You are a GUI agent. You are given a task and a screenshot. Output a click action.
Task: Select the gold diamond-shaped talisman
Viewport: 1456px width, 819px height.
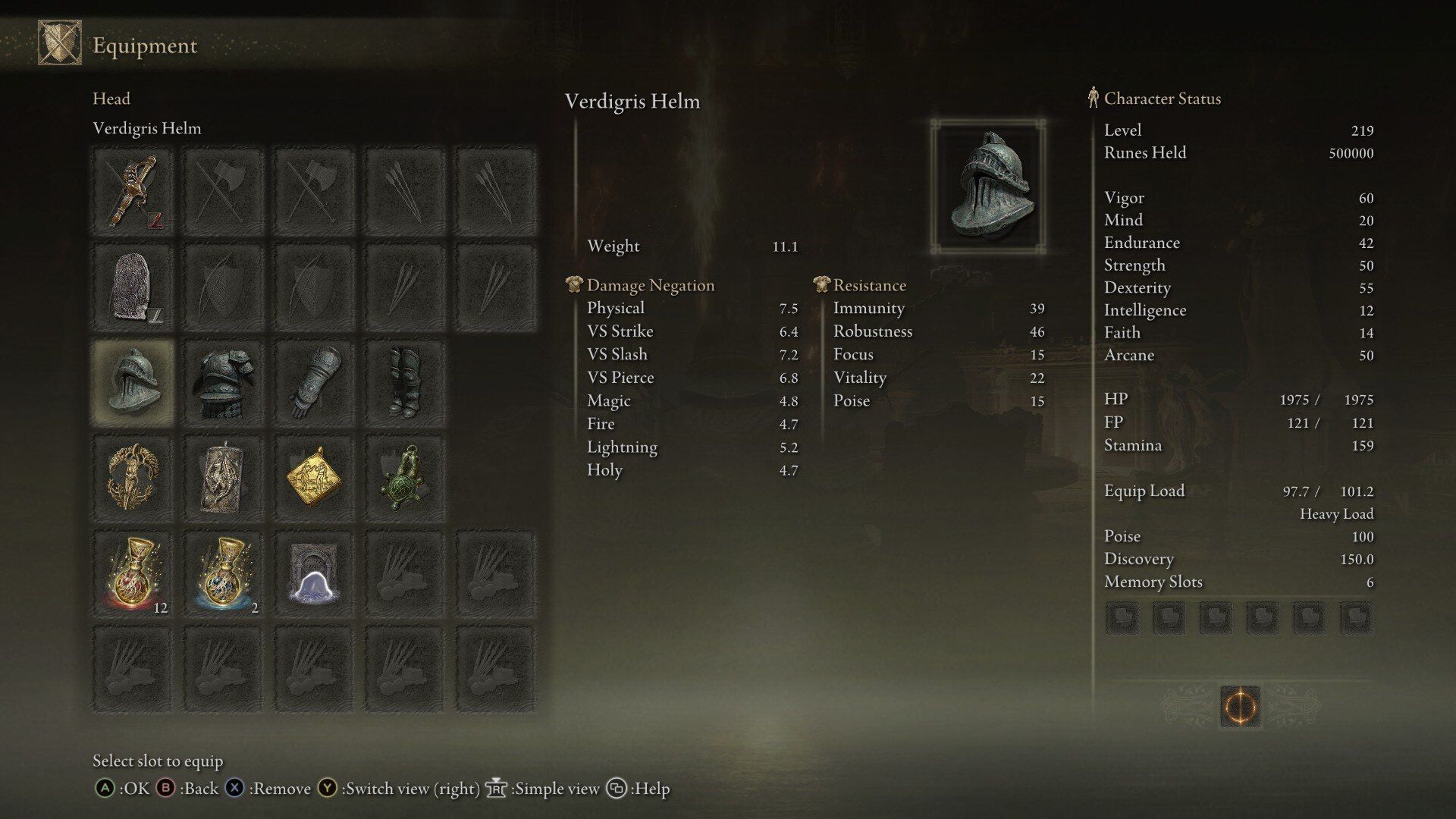[314, 477]
